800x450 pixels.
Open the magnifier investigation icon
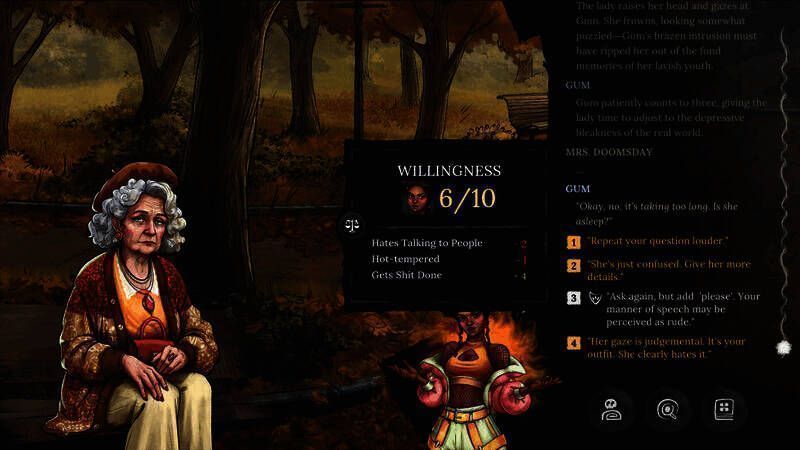667,408
